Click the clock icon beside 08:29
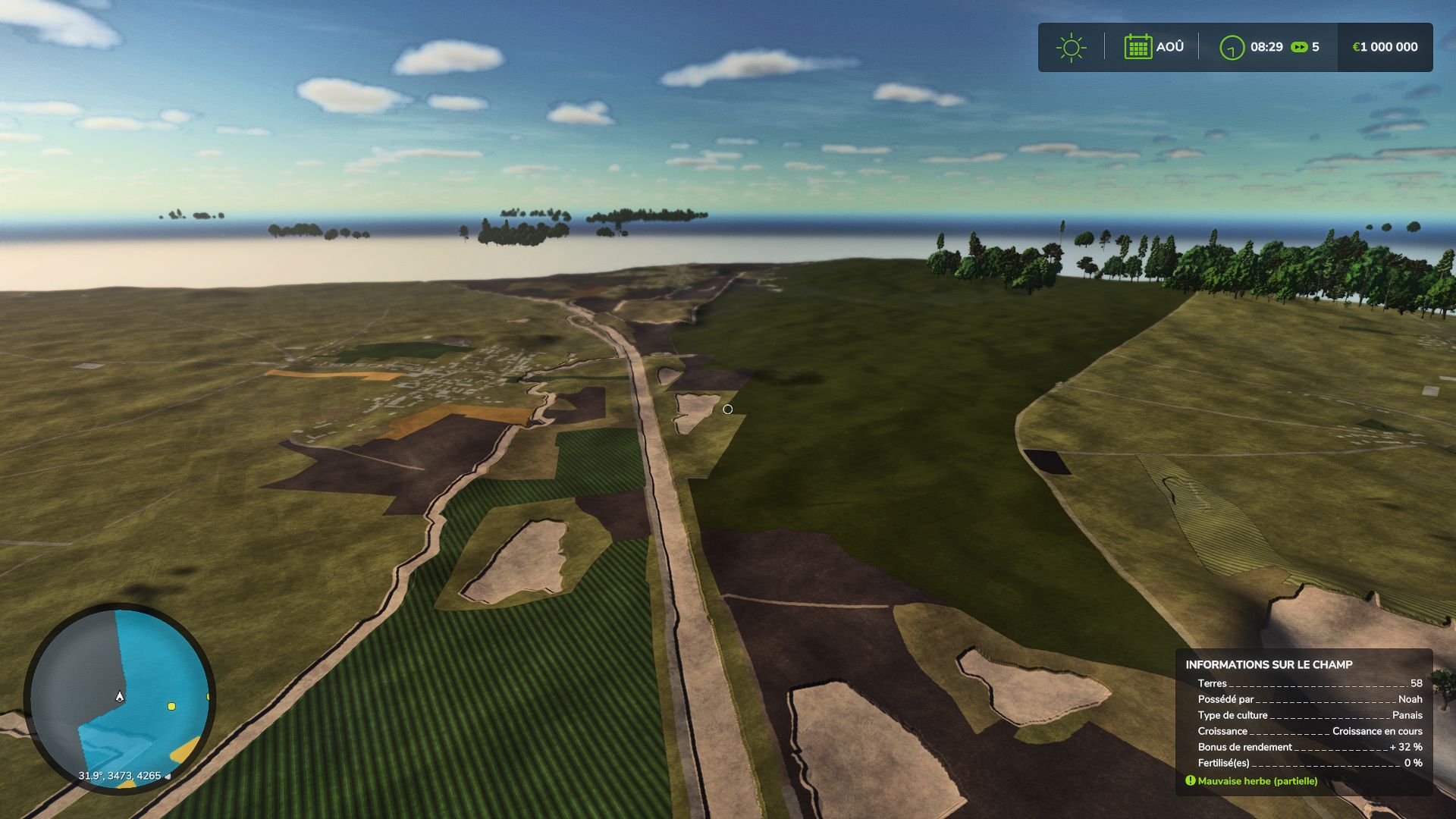 click(x=1232, y=48)
